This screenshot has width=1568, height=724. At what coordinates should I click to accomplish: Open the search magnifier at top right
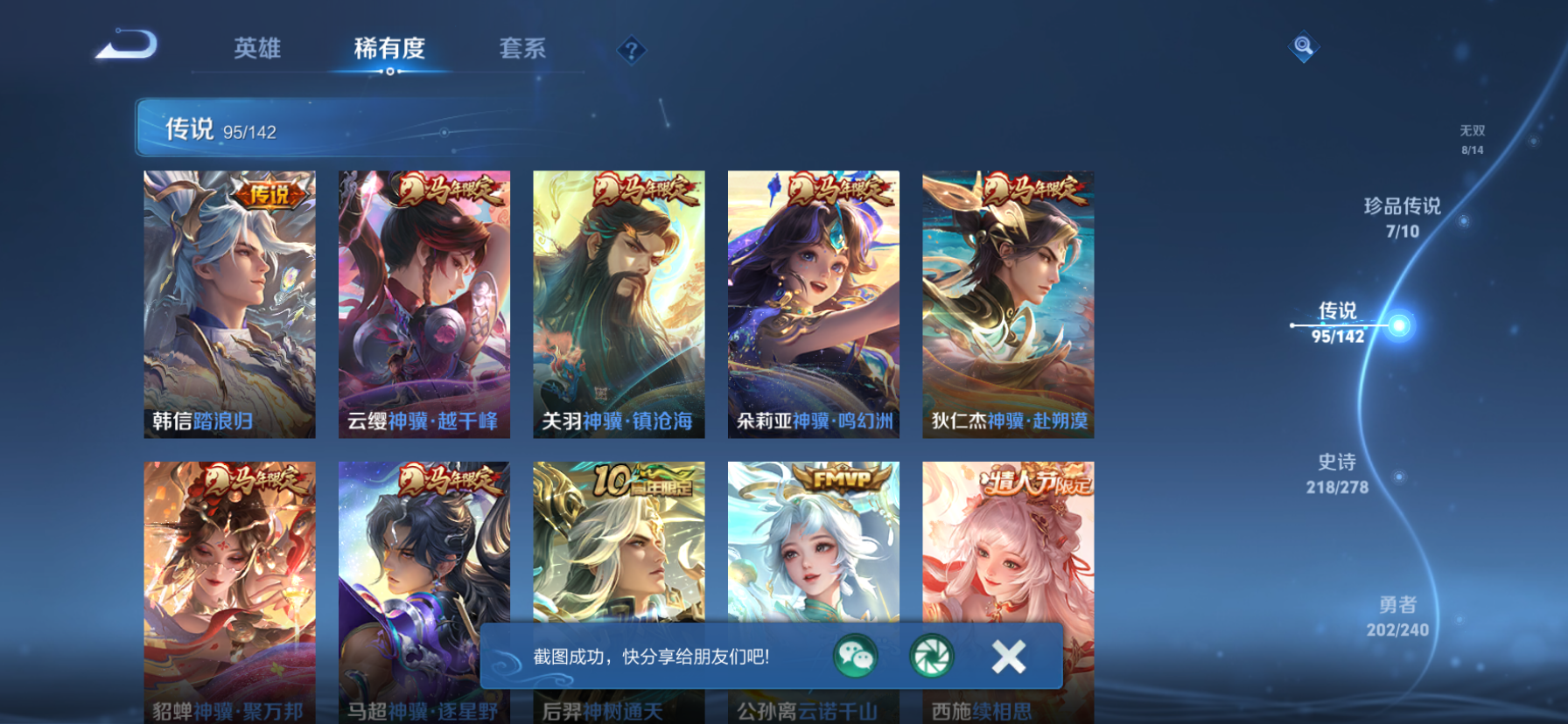1303,45
